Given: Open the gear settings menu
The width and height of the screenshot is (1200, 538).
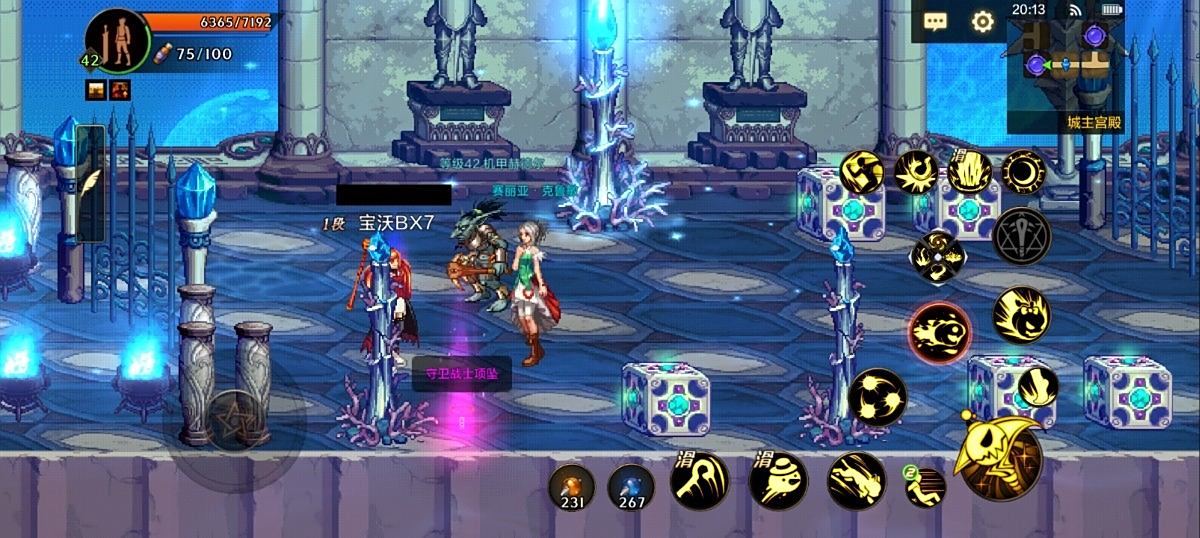Looking at the screenshot, I should (x=983, y=21).
